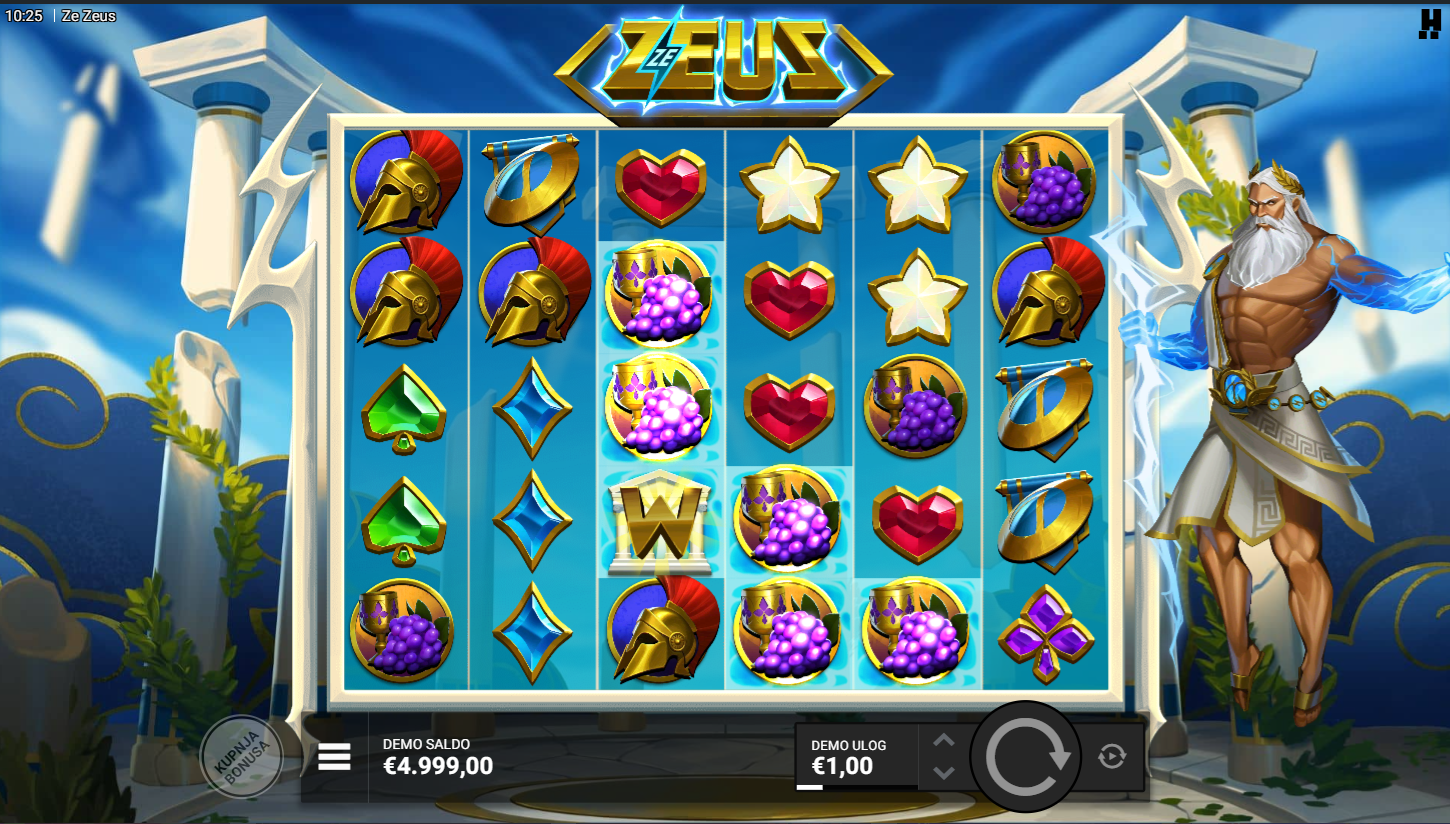
Task: Open the Kupnja Bonusa bonus buy
Action: pos(240,757)
